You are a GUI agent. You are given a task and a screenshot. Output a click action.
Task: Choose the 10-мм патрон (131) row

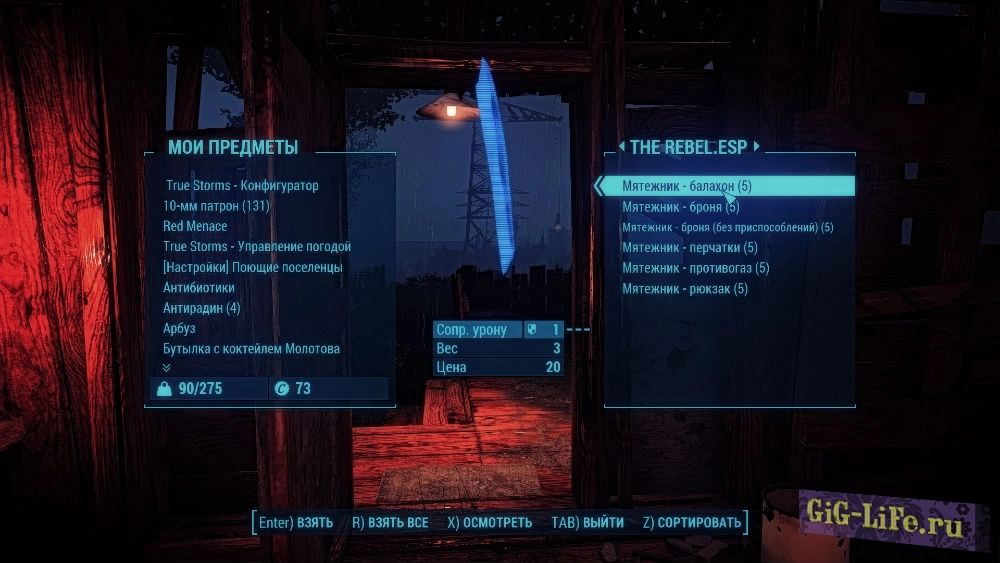pyautogui.click(x=216, y=206)
